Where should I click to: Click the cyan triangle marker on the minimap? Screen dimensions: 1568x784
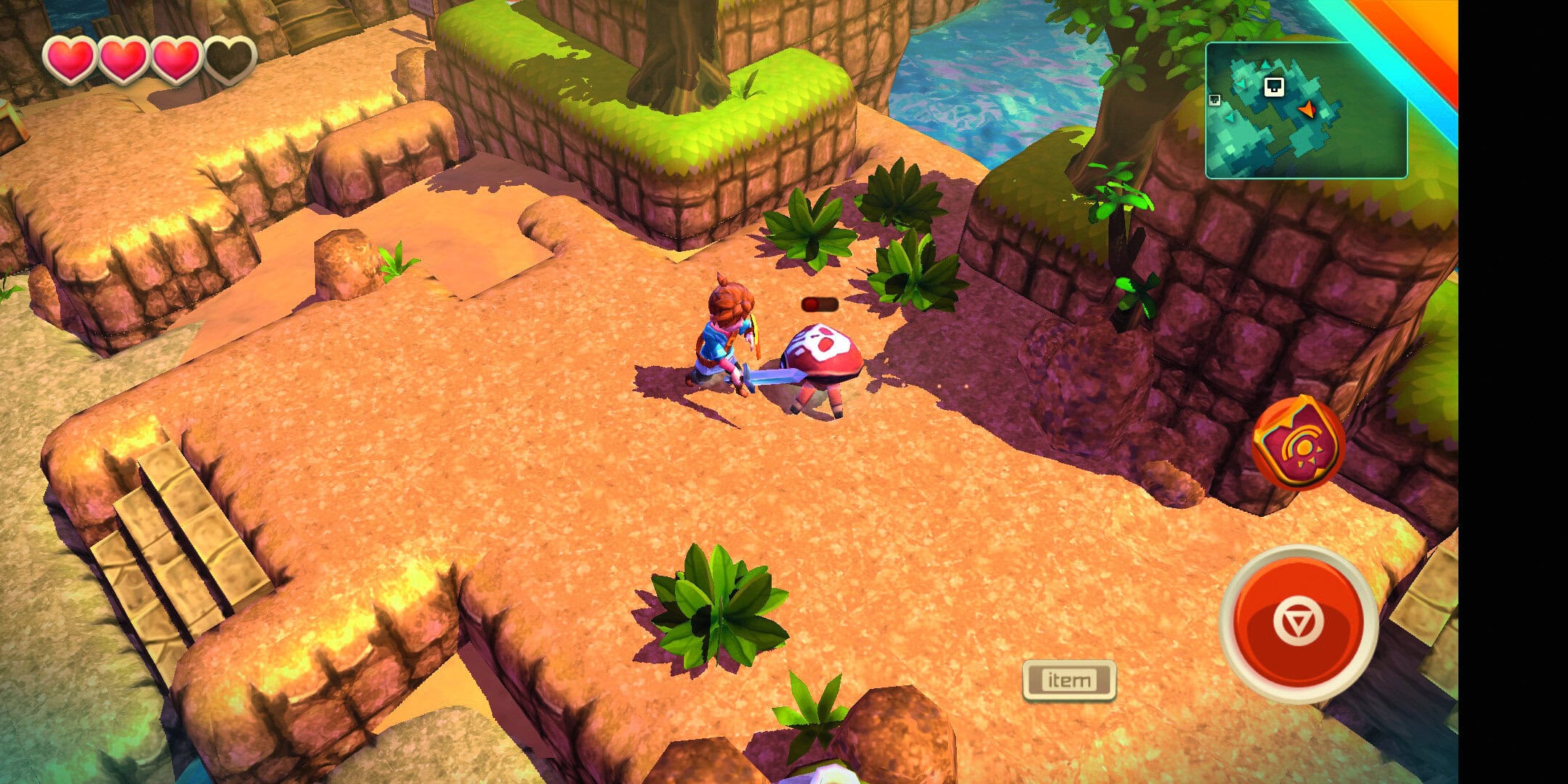point(1265,65)
